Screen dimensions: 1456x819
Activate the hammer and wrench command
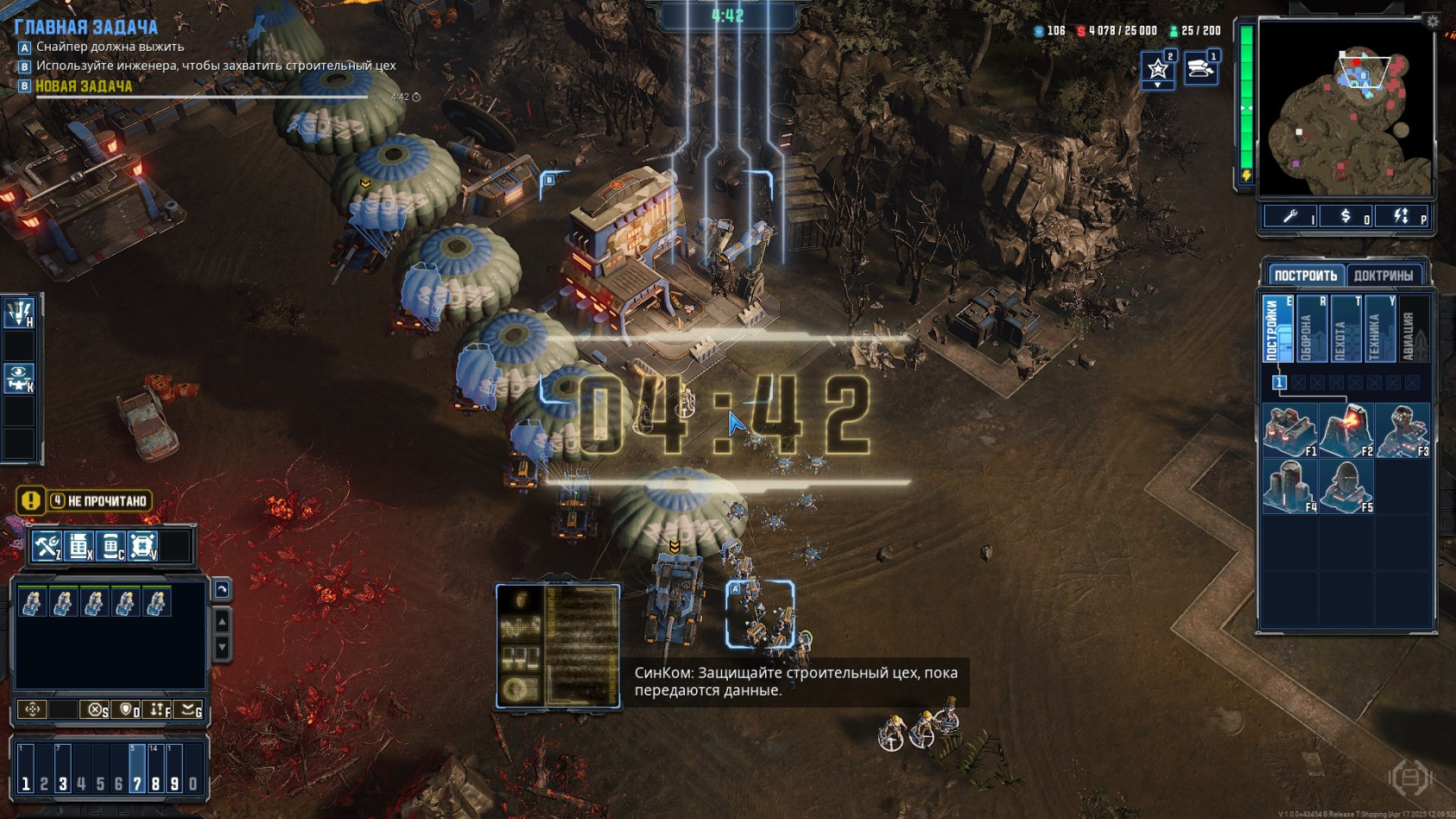click(x=46, y=546)
